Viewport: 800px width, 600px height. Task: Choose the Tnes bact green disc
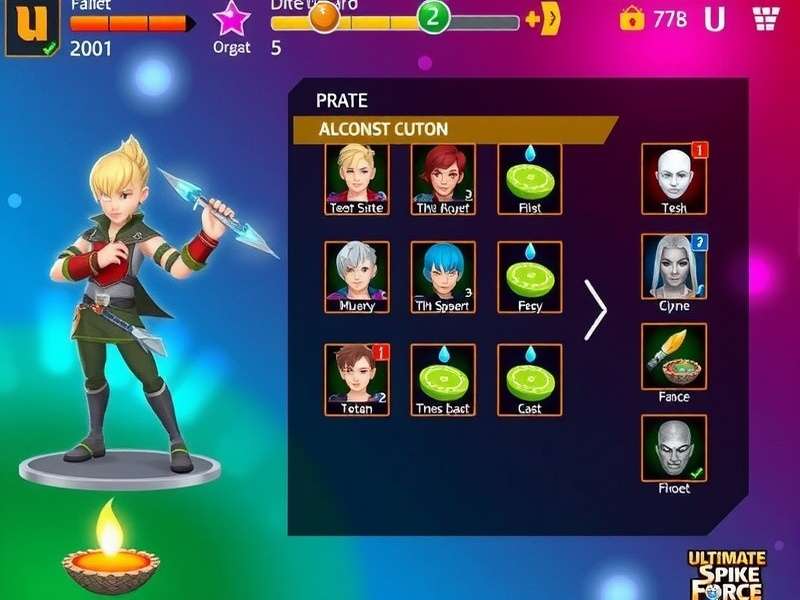(x=443, y=379)
